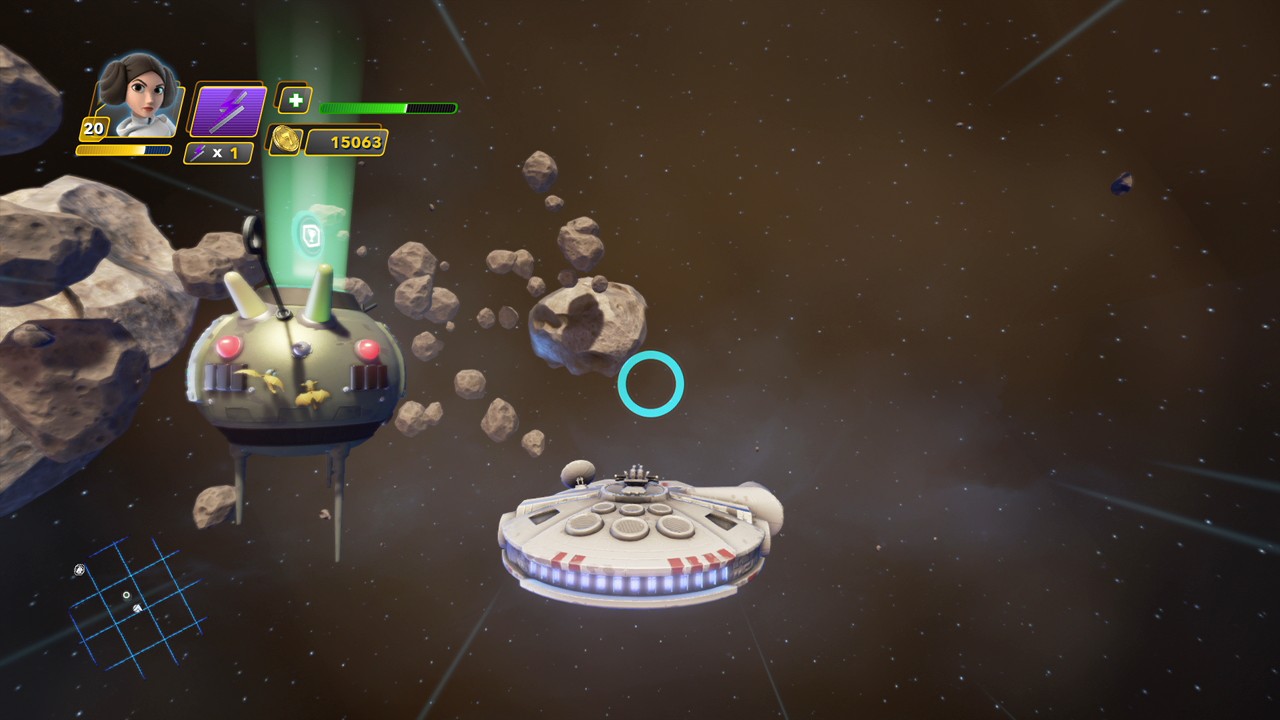Activate the purple lightning special ability
The height and width of the screenshot is (720, 1280).
(227, 110)
